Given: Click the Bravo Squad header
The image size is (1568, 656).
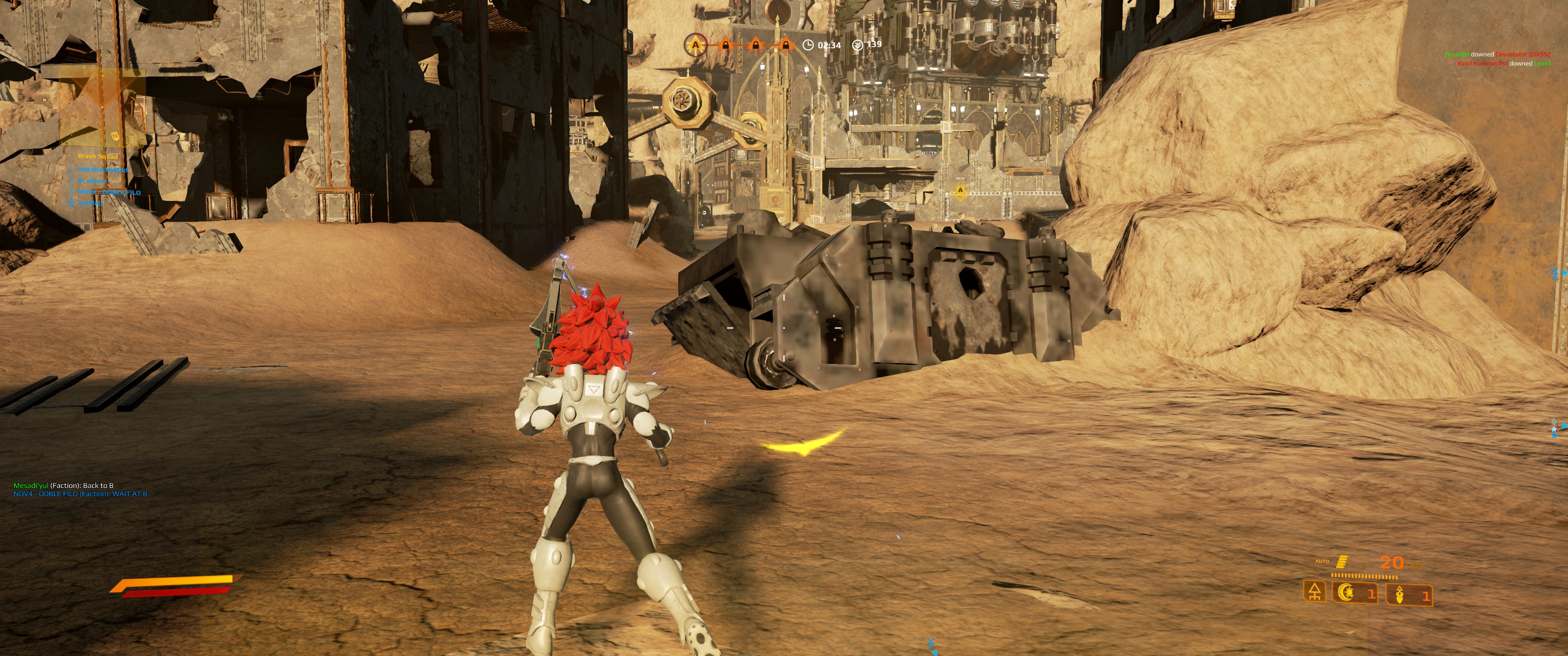Looking at the screenshot, I should tap(98, 156).
